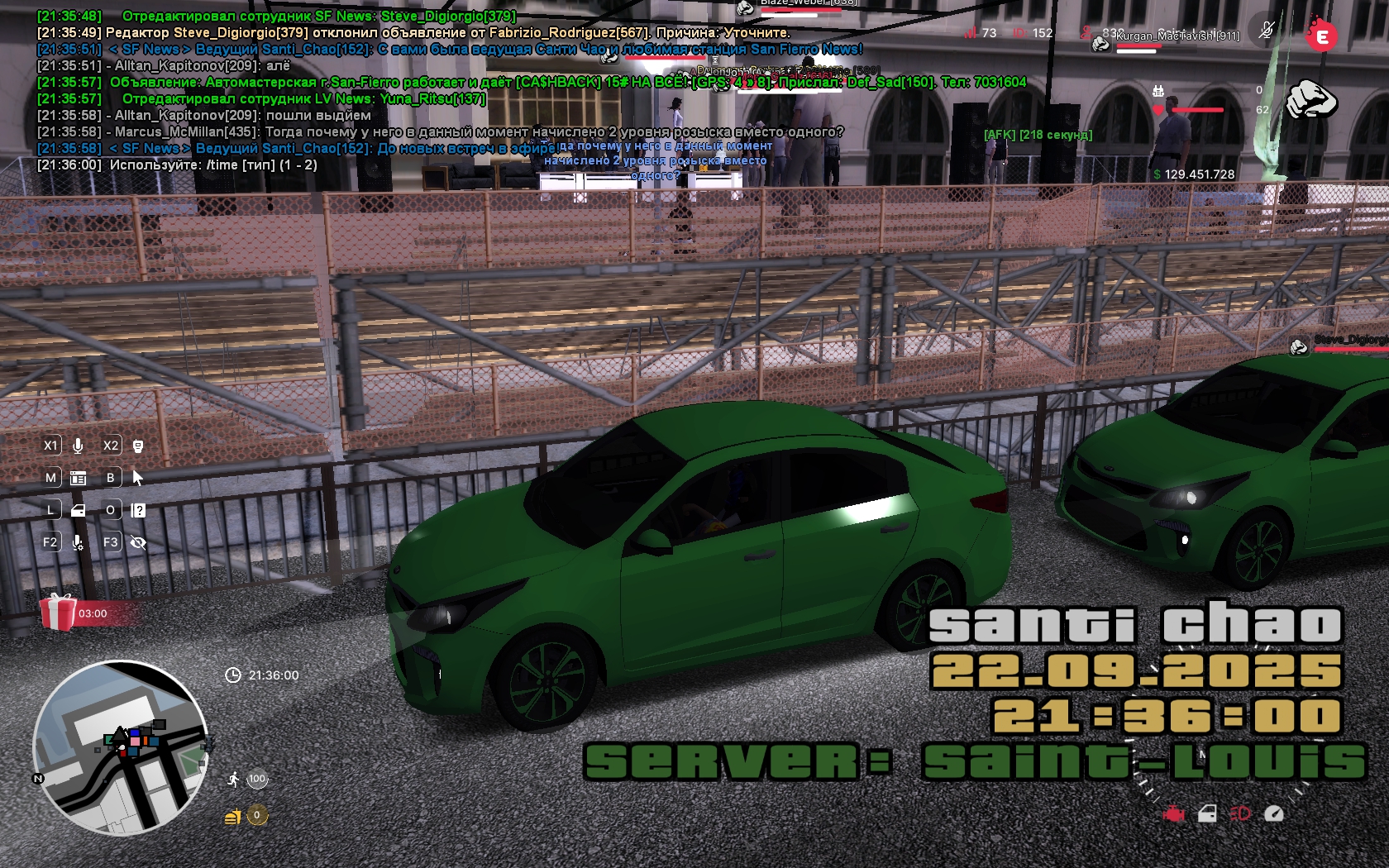This screenshot has height=868, width=1389.
Task: Click the red E server logo
Action: (1321, 36)
